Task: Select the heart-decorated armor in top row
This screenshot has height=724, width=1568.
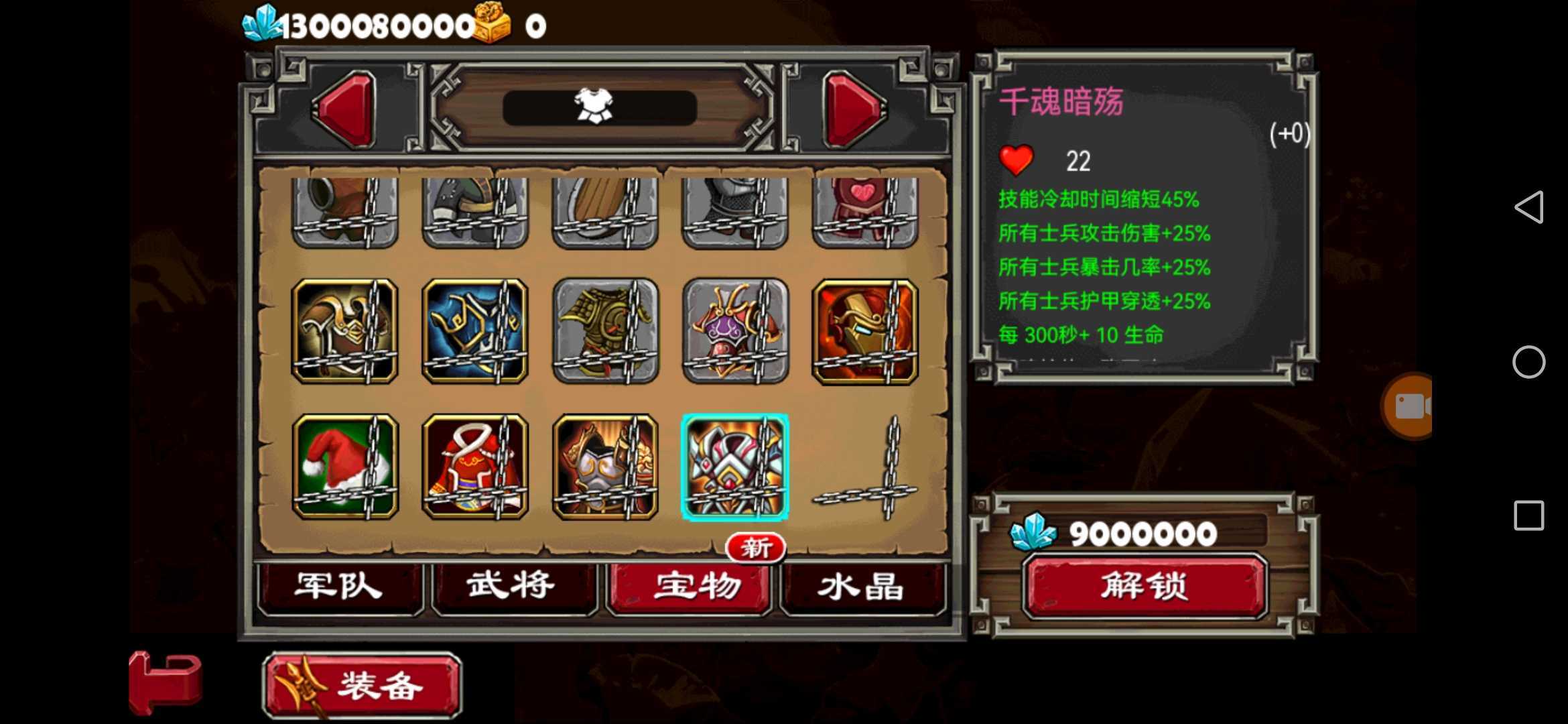Action: [x=864, y=208]
